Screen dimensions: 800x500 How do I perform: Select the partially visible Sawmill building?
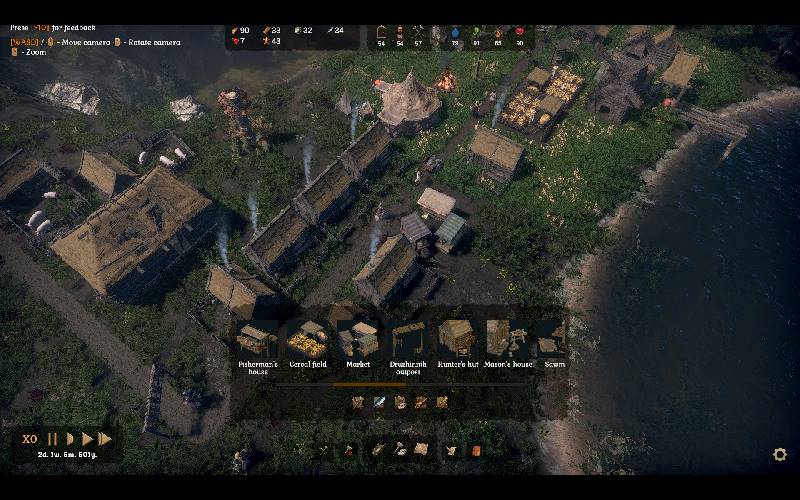point(551,342)
